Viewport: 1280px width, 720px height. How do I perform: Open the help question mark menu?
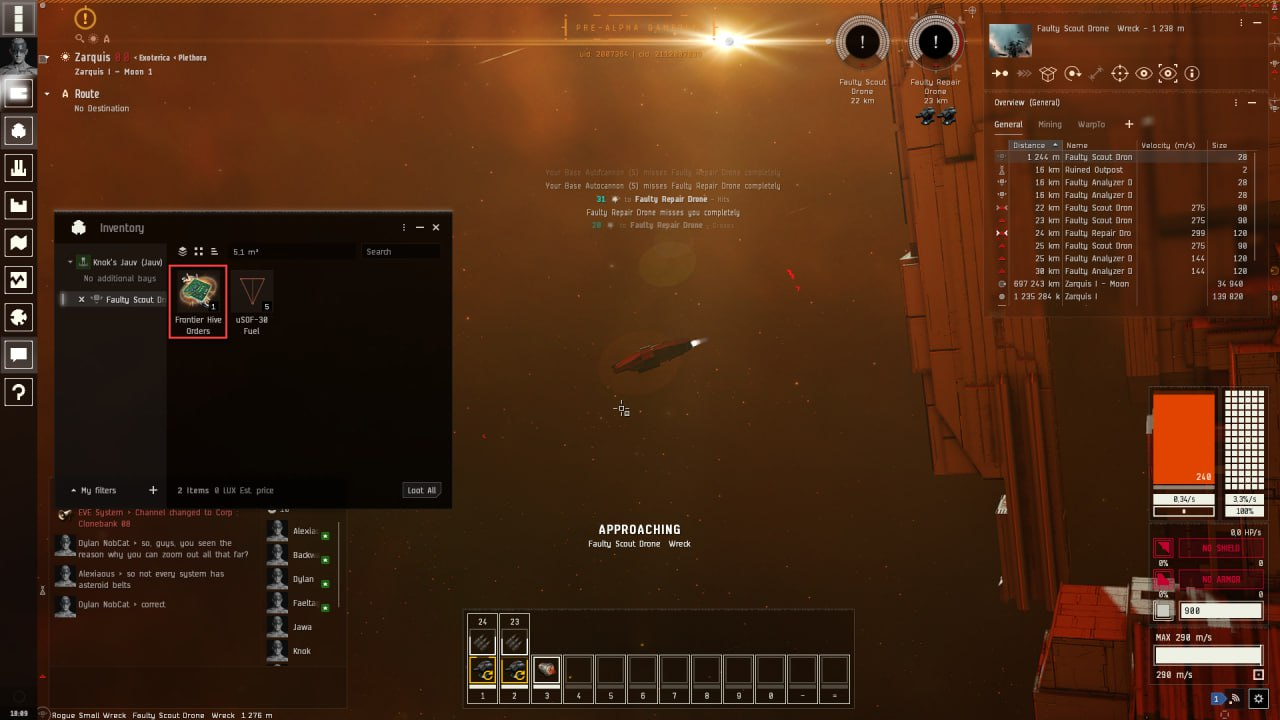(18, 392)
